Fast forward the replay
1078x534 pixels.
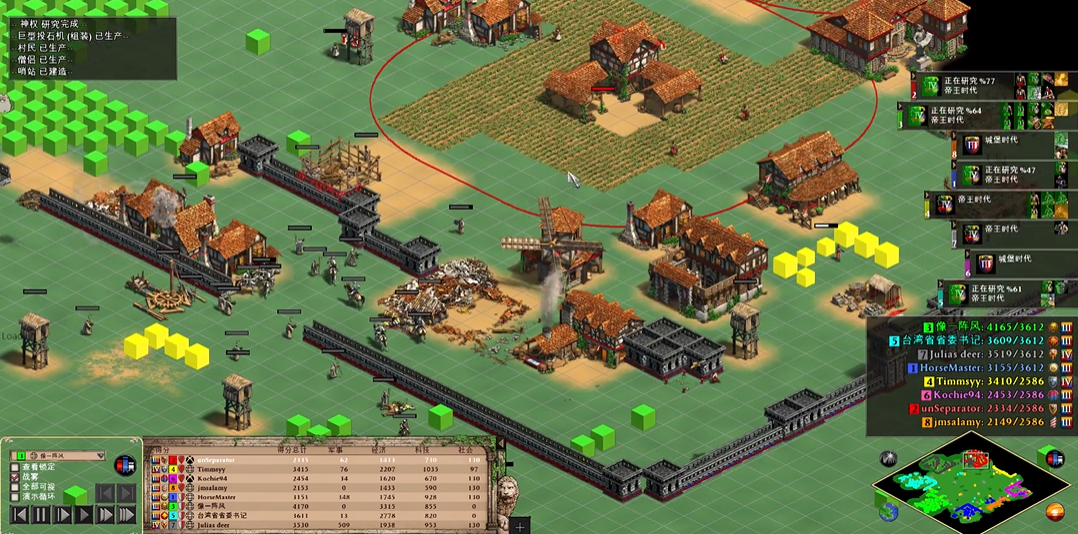[106, 516]
